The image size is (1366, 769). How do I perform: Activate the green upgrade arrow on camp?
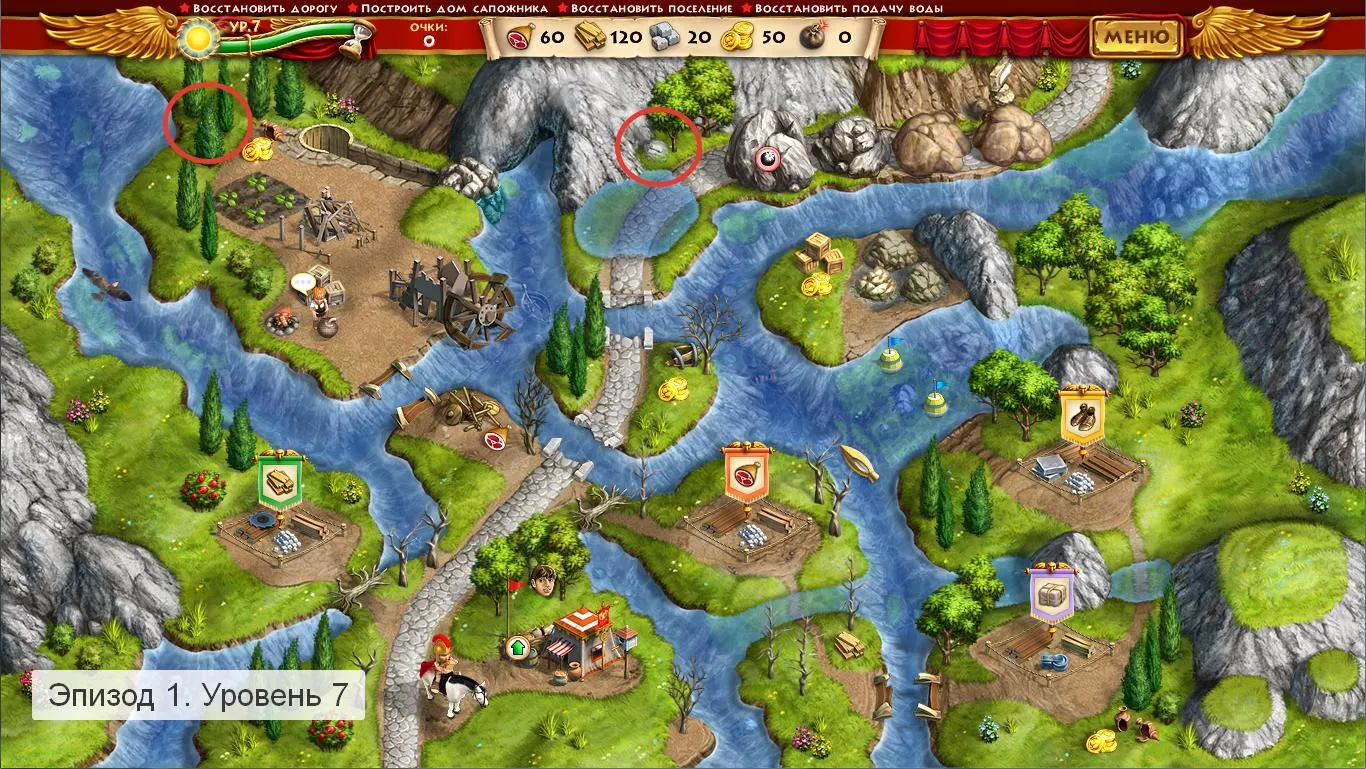[517, 646]
